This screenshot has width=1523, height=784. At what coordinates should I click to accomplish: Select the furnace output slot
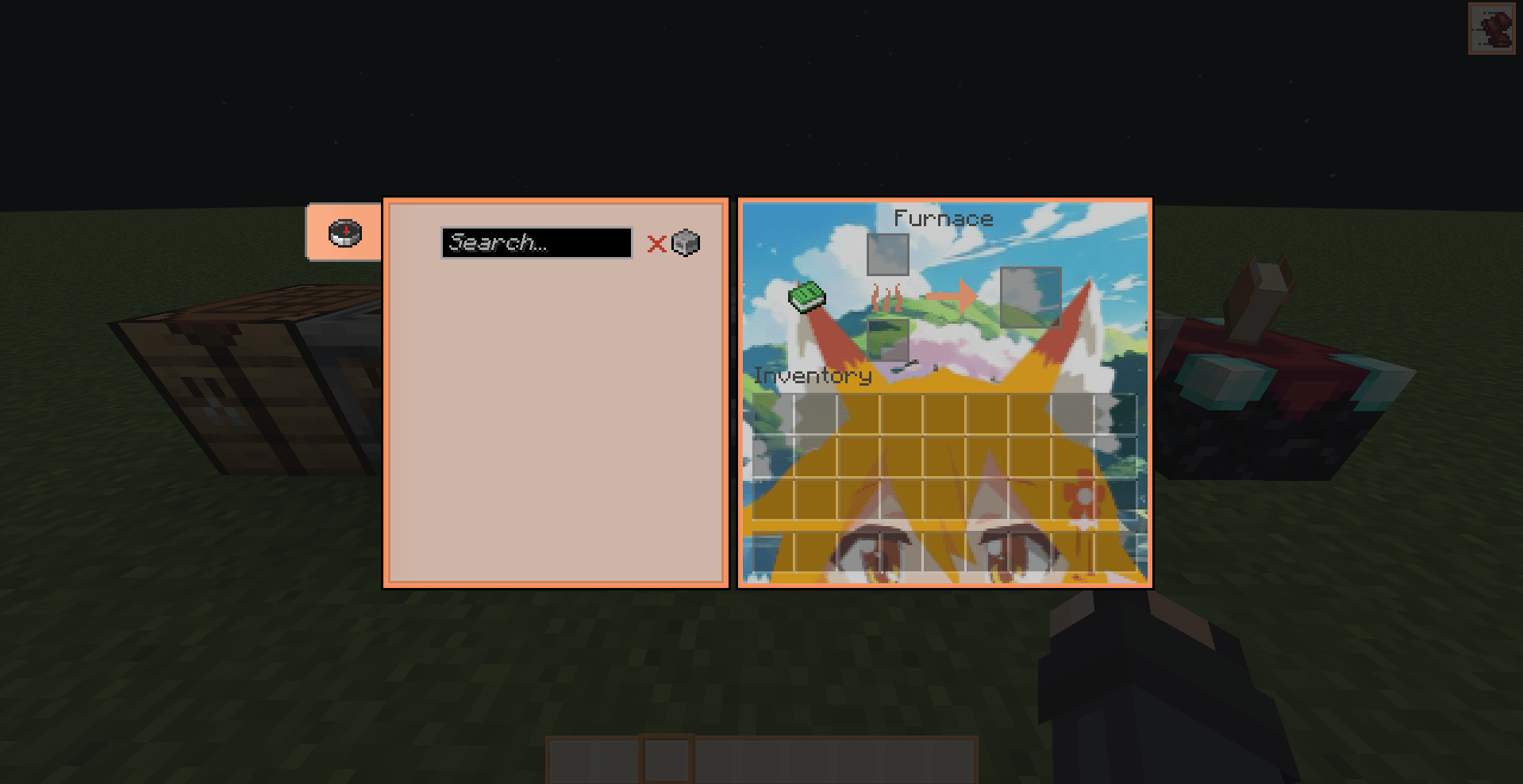coord(1031,297)
